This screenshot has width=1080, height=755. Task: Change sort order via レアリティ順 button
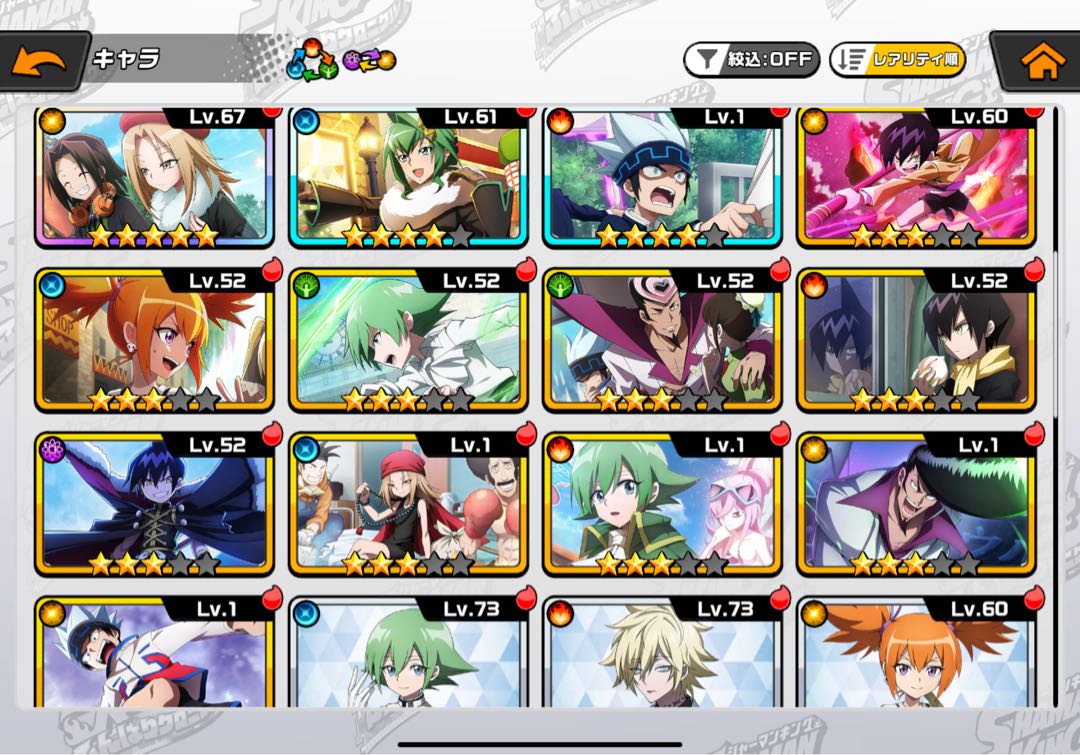(897, 59)
